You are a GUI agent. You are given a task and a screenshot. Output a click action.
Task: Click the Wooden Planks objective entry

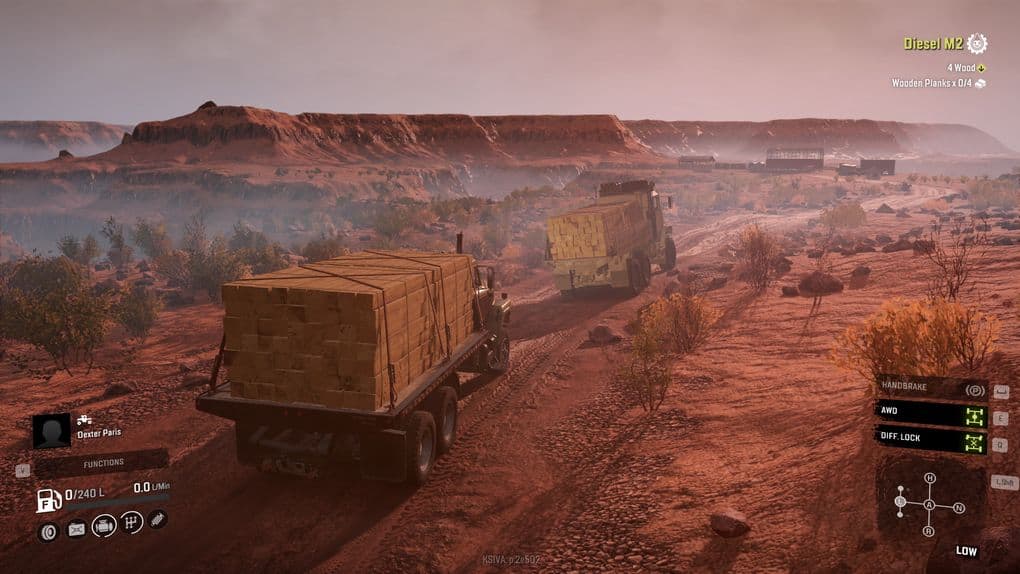(932, 83)
